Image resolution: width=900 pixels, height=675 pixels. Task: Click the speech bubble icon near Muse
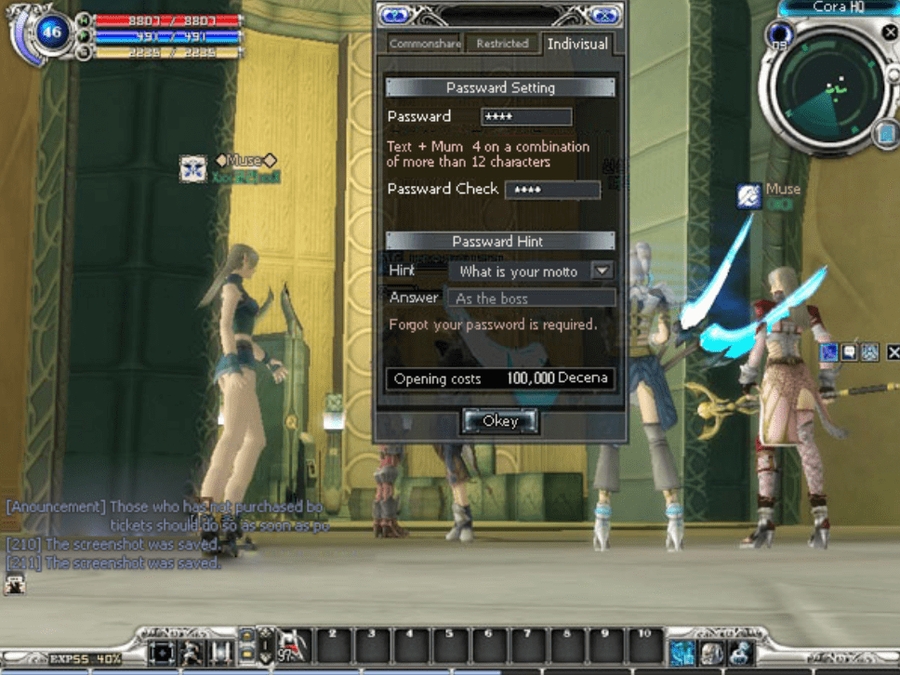[848, 352]
